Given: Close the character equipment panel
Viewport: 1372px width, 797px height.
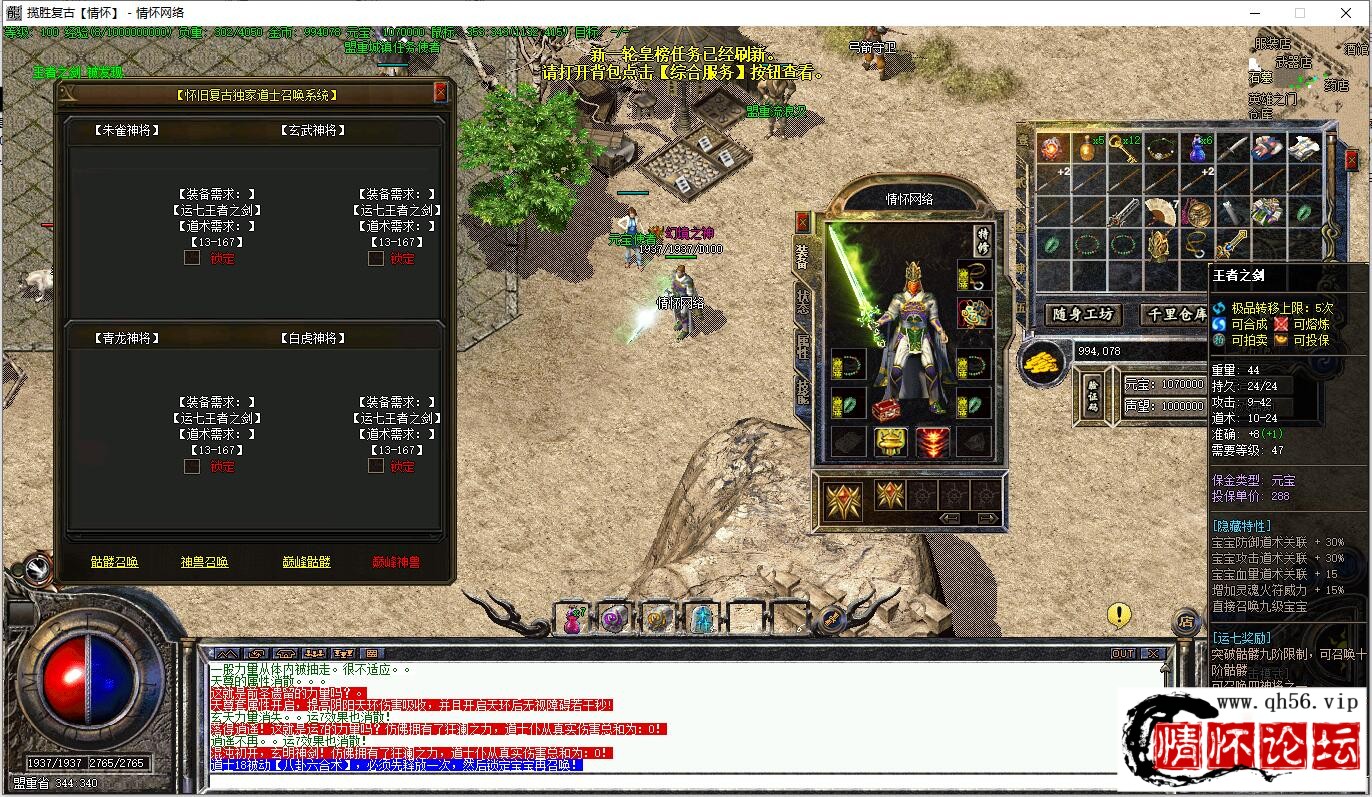Looking at the screenshot, I should (803, 222).
